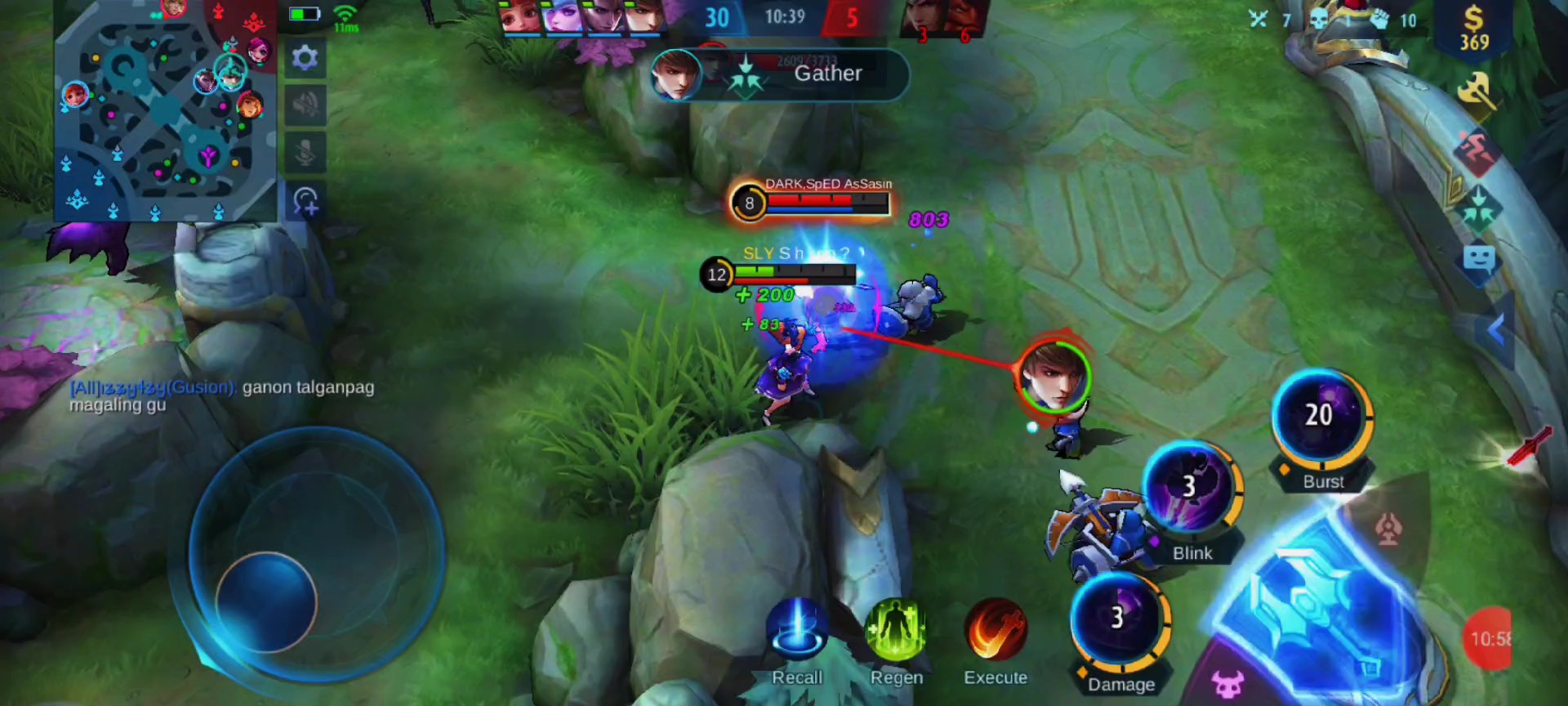Image resolution: width=1568 pixels, height=706 pixels.
Task: Send the green gather signal icon
Action: point(1477,208)
